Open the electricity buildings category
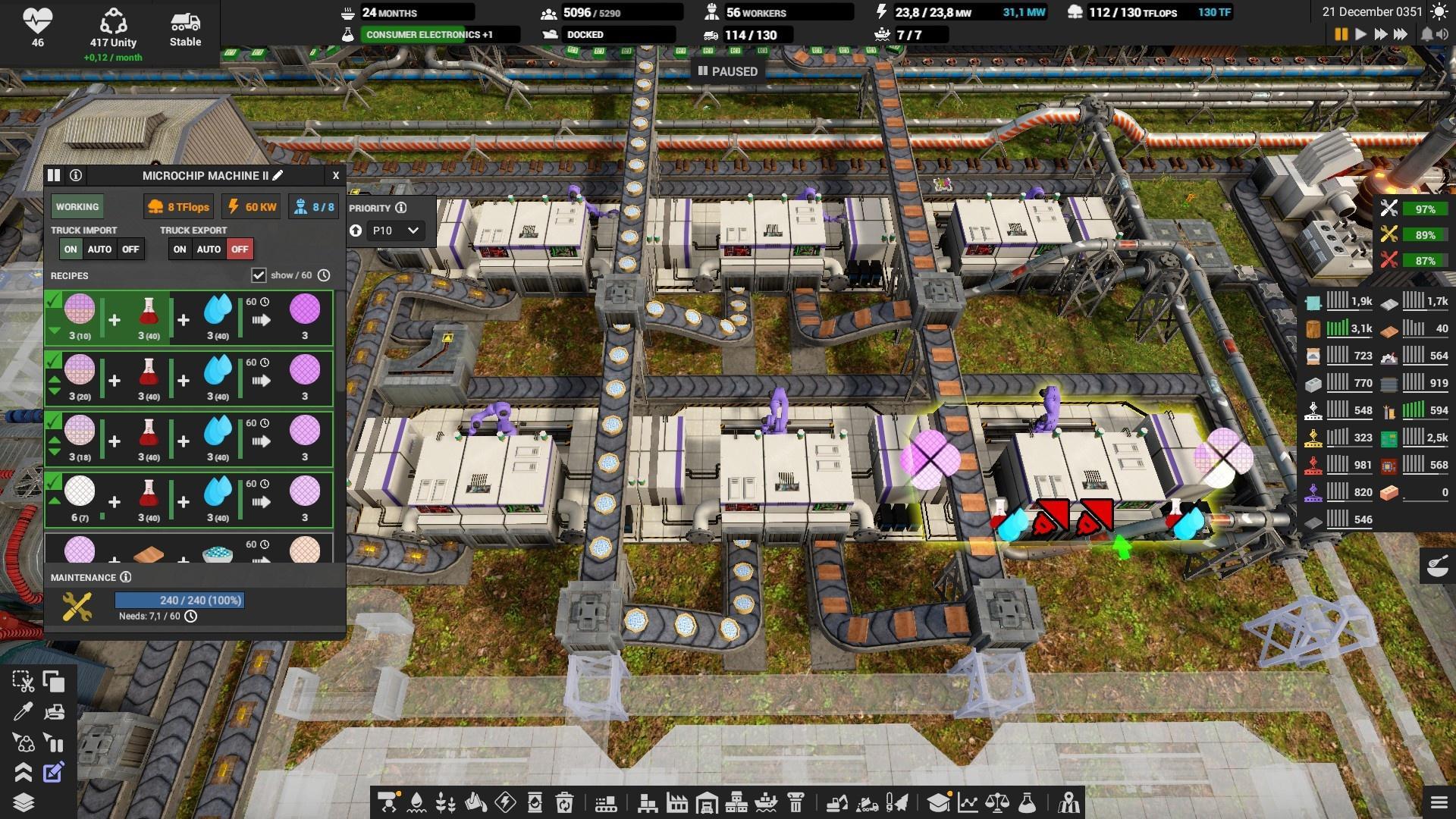 tap(505, 802)
